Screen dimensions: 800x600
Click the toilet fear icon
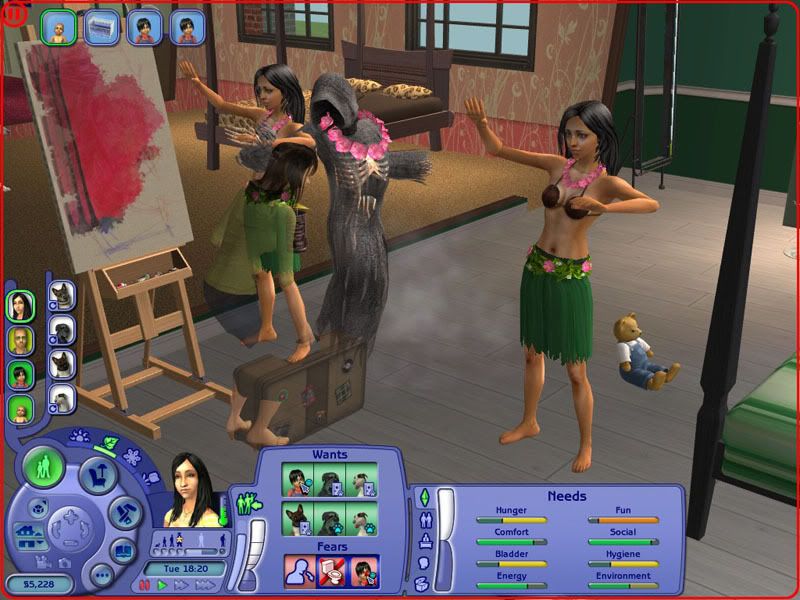click(330, 570)
